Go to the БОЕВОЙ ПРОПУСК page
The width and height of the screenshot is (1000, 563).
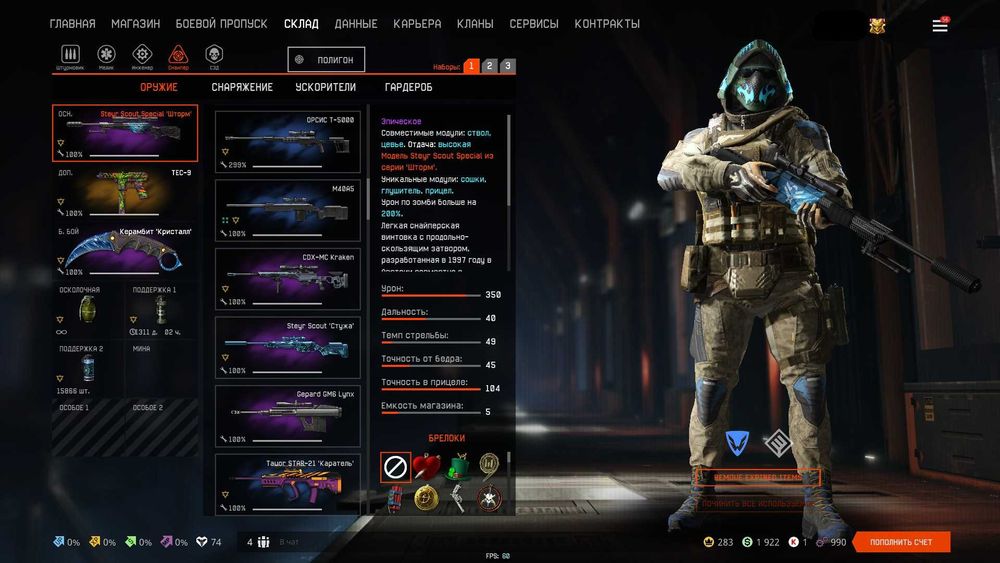point(221,24)
